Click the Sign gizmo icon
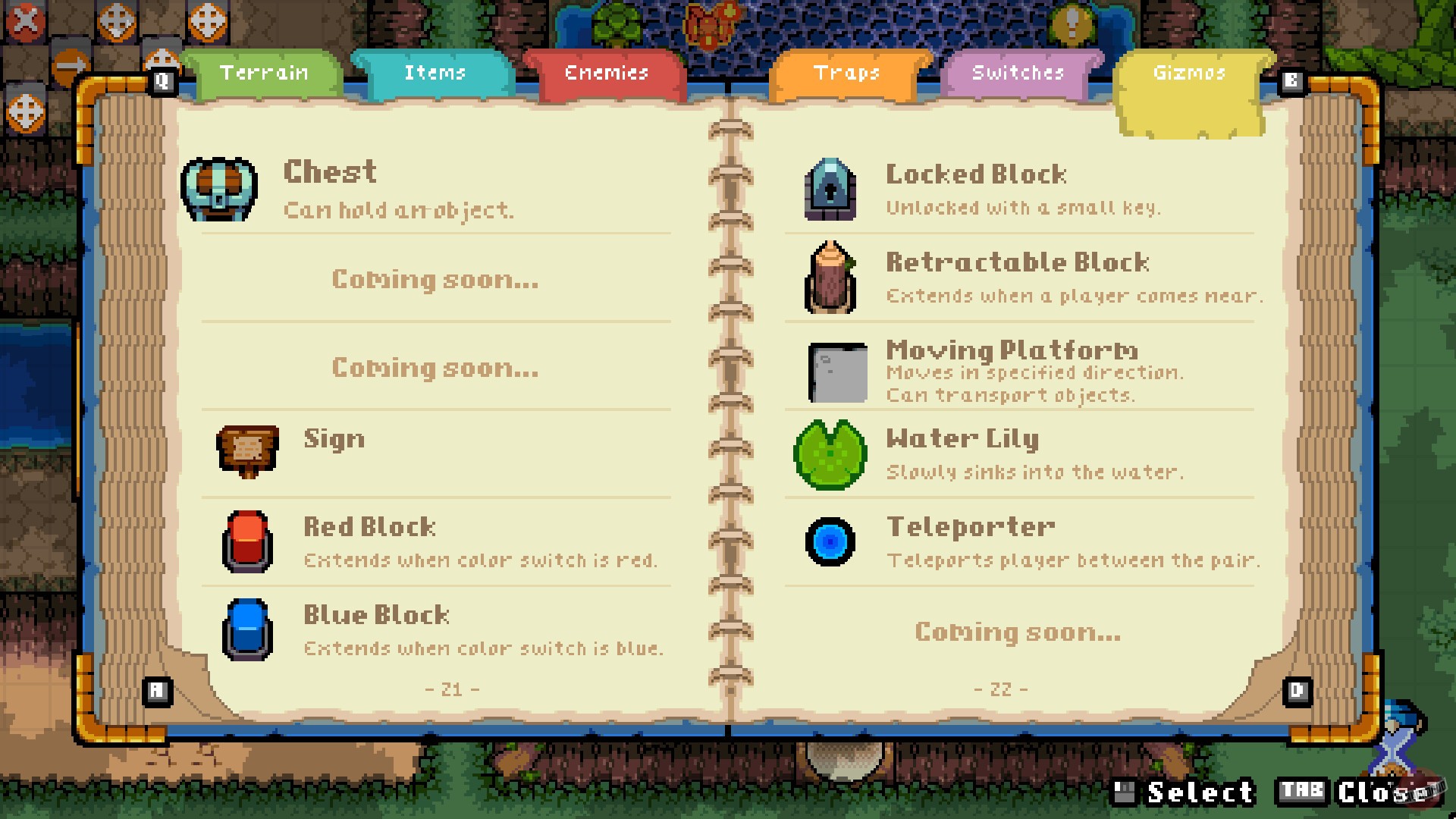This screenshot has width=1456, height=819. pos(246,450)
